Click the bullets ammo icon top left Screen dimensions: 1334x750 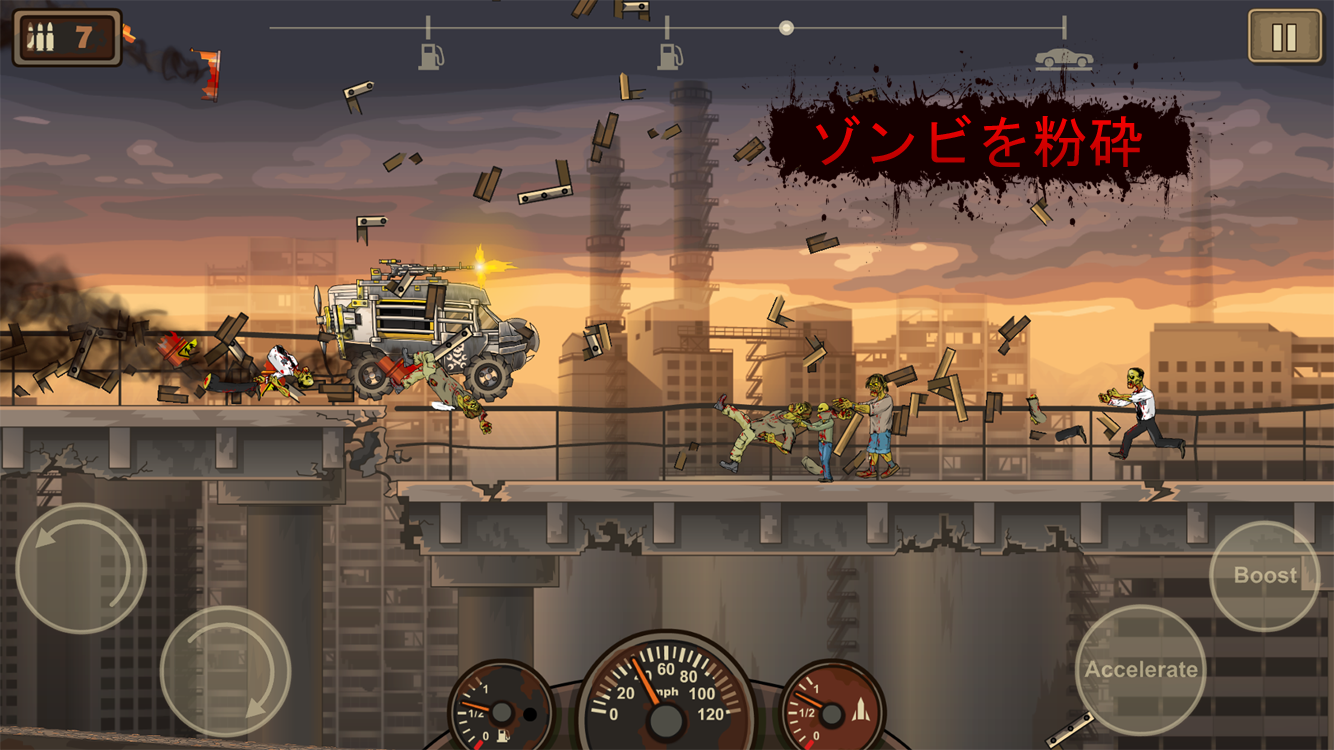tap(40, 34)
